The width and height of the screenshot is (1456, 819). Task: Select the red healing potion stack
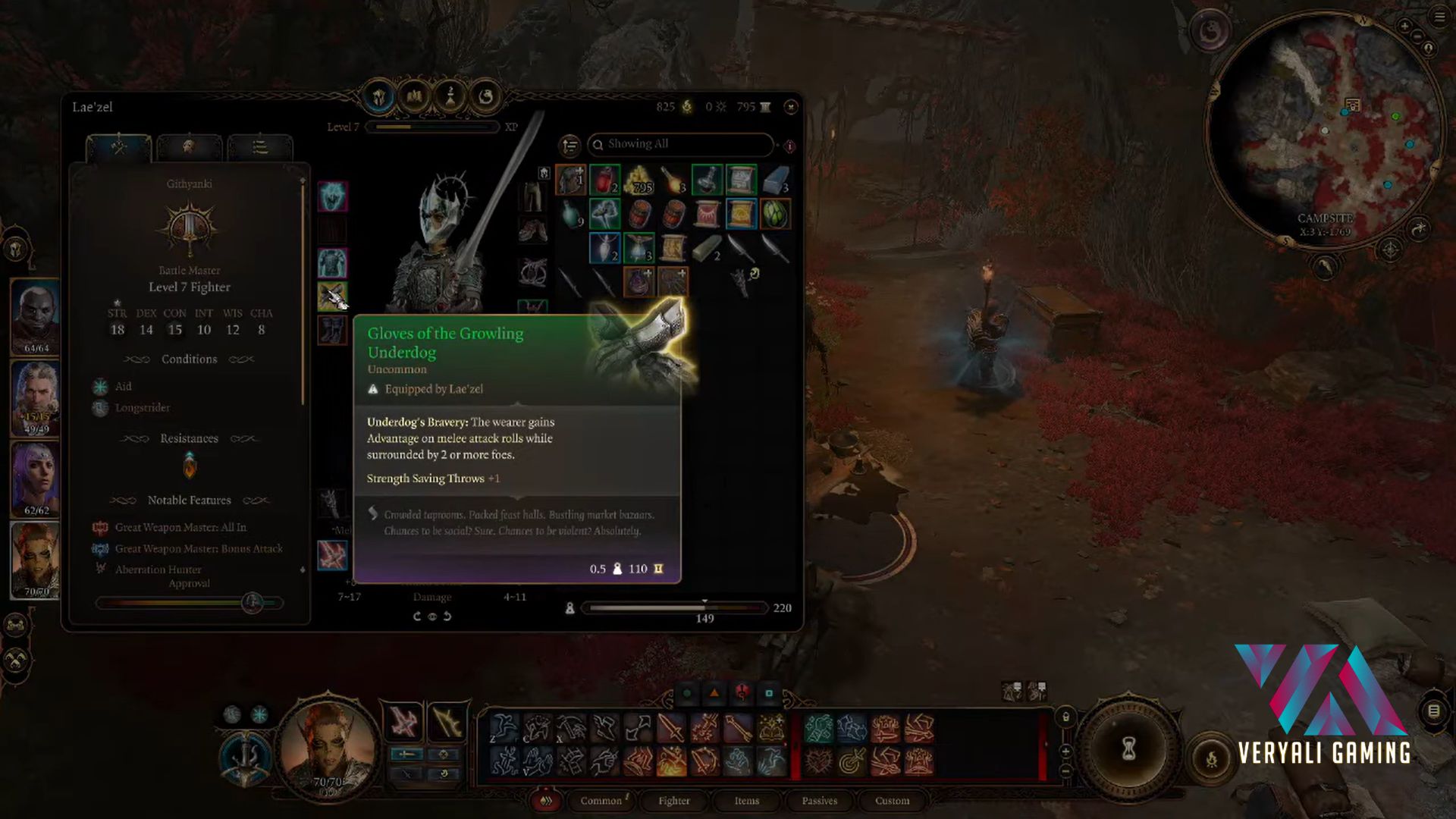(x=604, y=180)
